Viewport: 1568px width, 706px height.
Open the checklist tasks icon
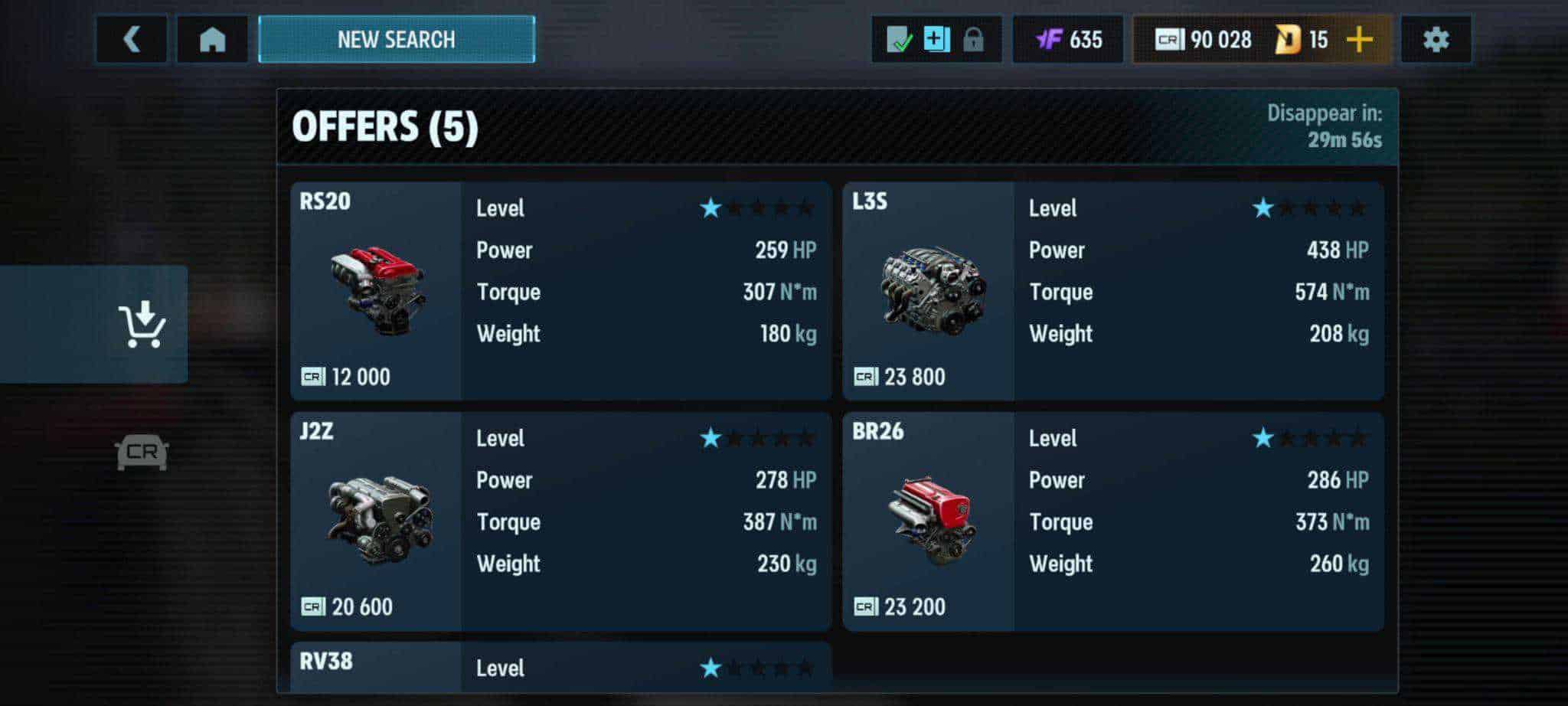tap(899, 39)
